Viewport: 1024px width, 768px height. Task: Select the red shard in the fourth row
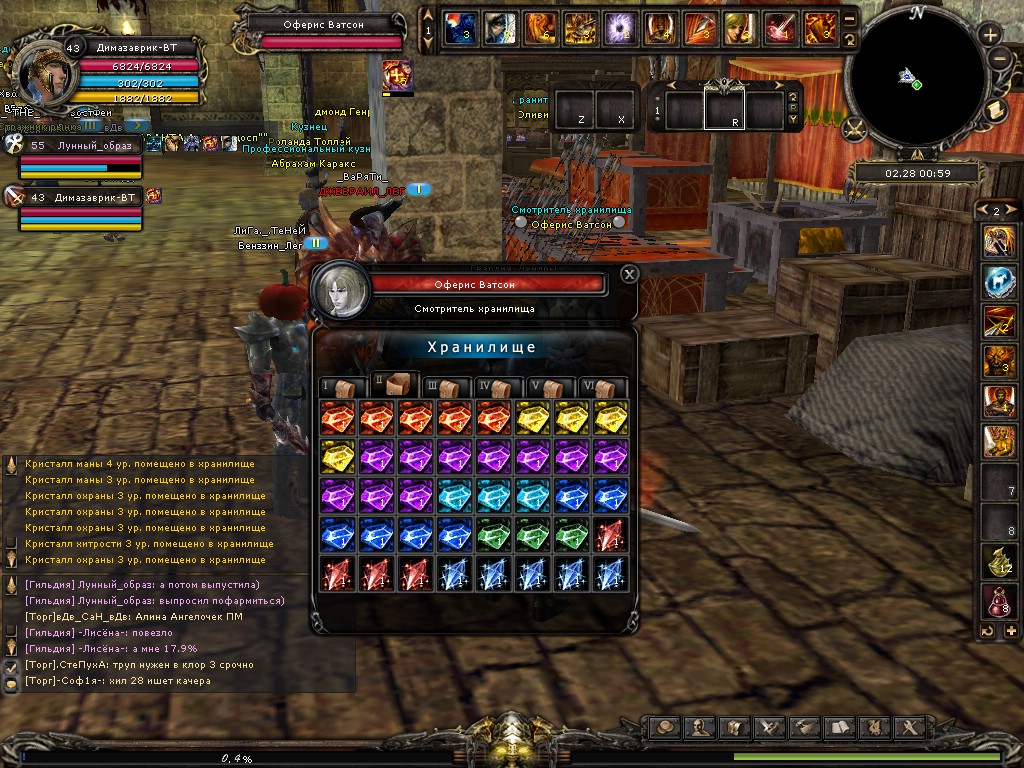610,535
